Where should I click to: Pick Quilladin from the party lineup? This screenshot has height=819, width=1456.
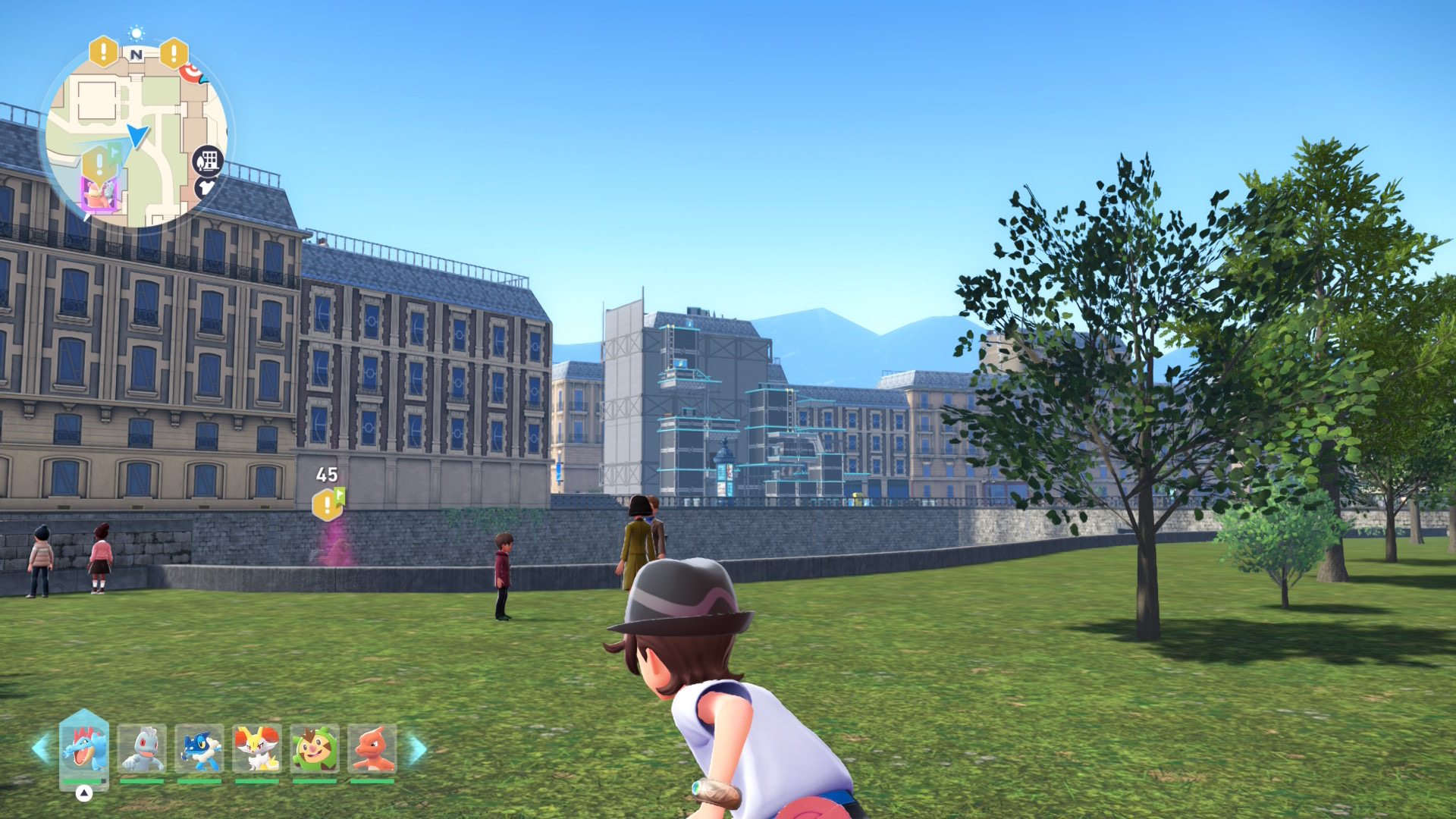pos(315,748)
